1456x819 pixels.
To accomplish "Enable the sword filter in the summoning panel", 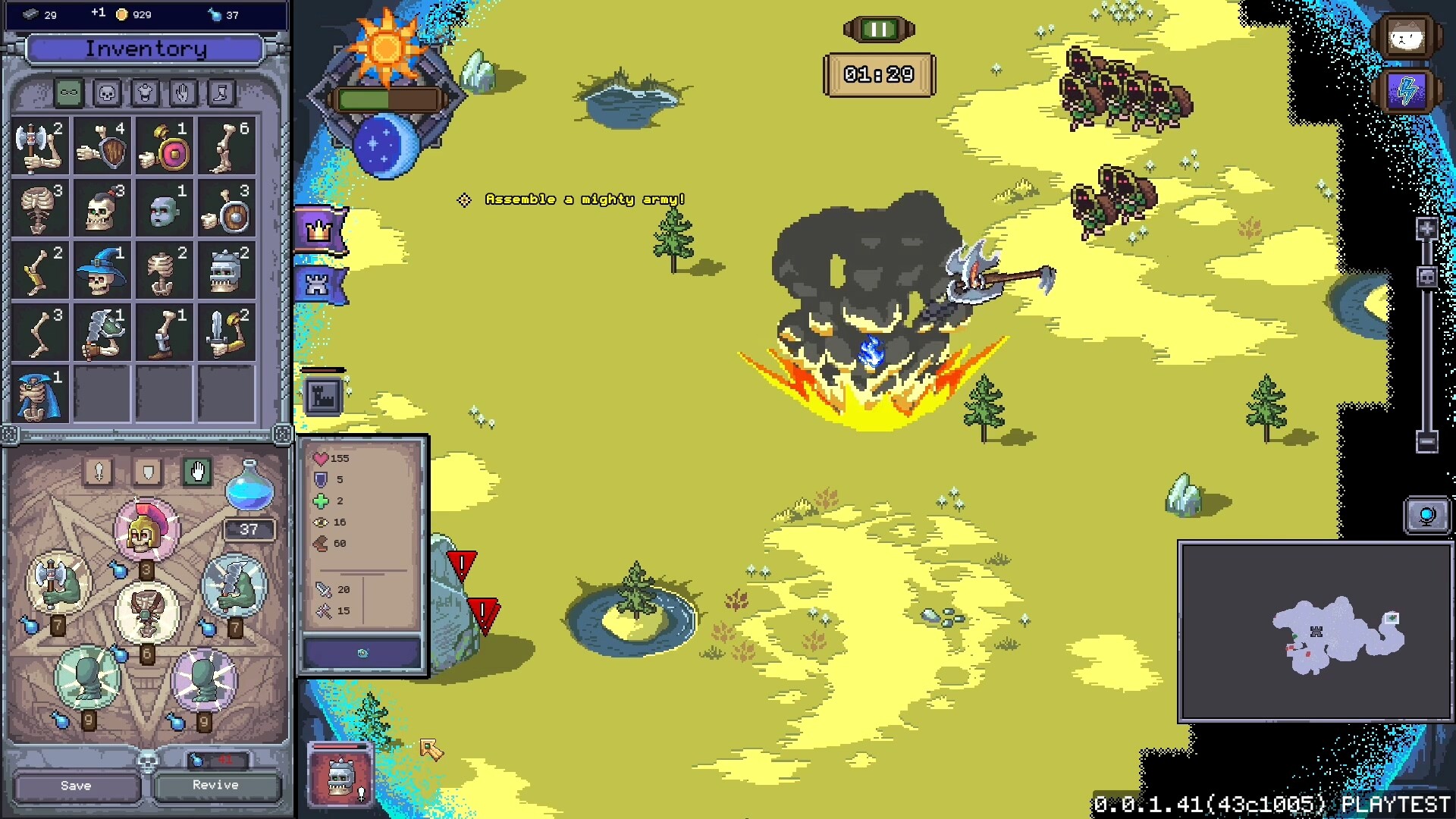I will pos(99,472).
